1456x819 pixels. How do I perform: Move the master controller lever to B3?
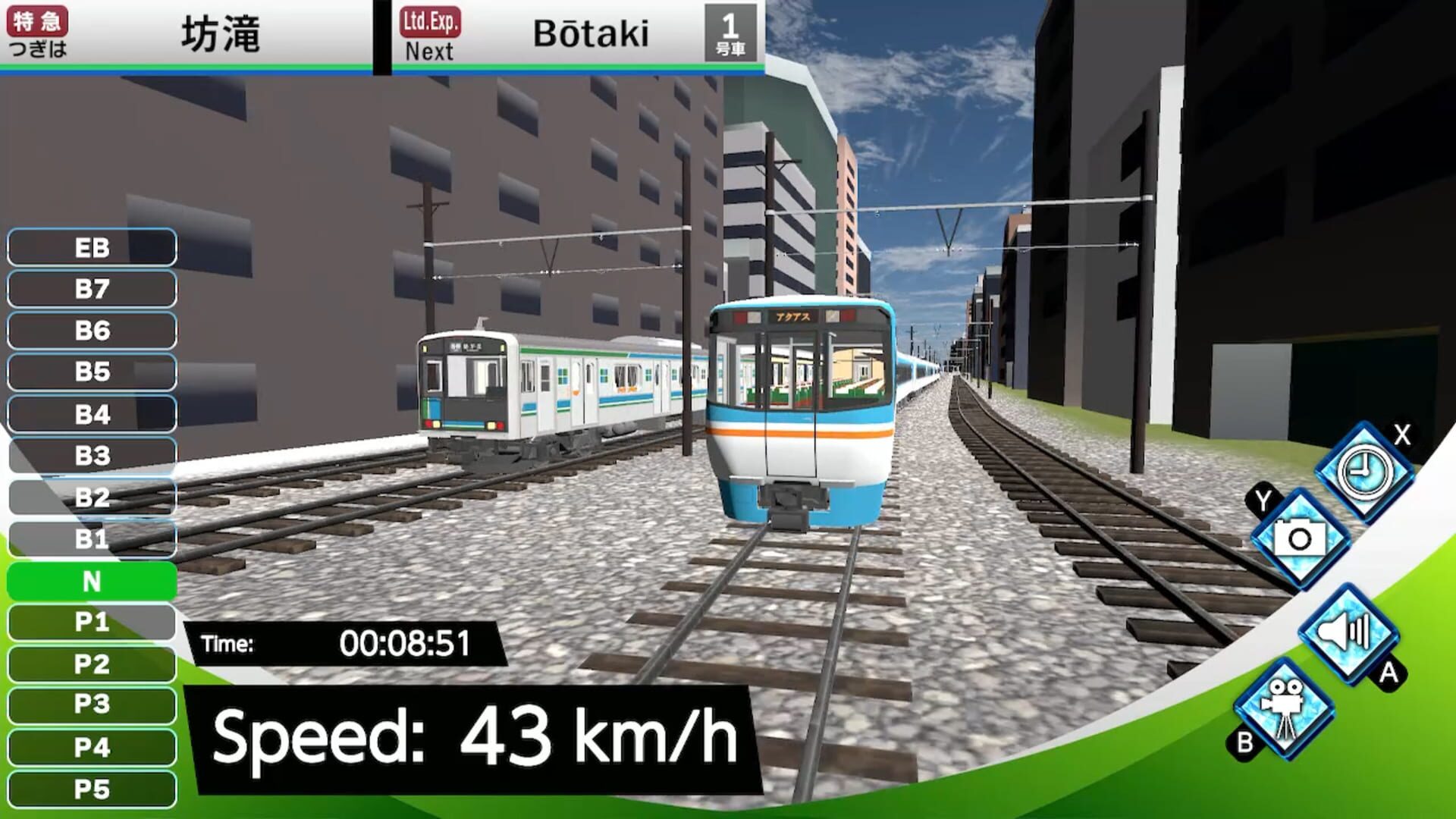pyautogui.click(x=90, y=456)
